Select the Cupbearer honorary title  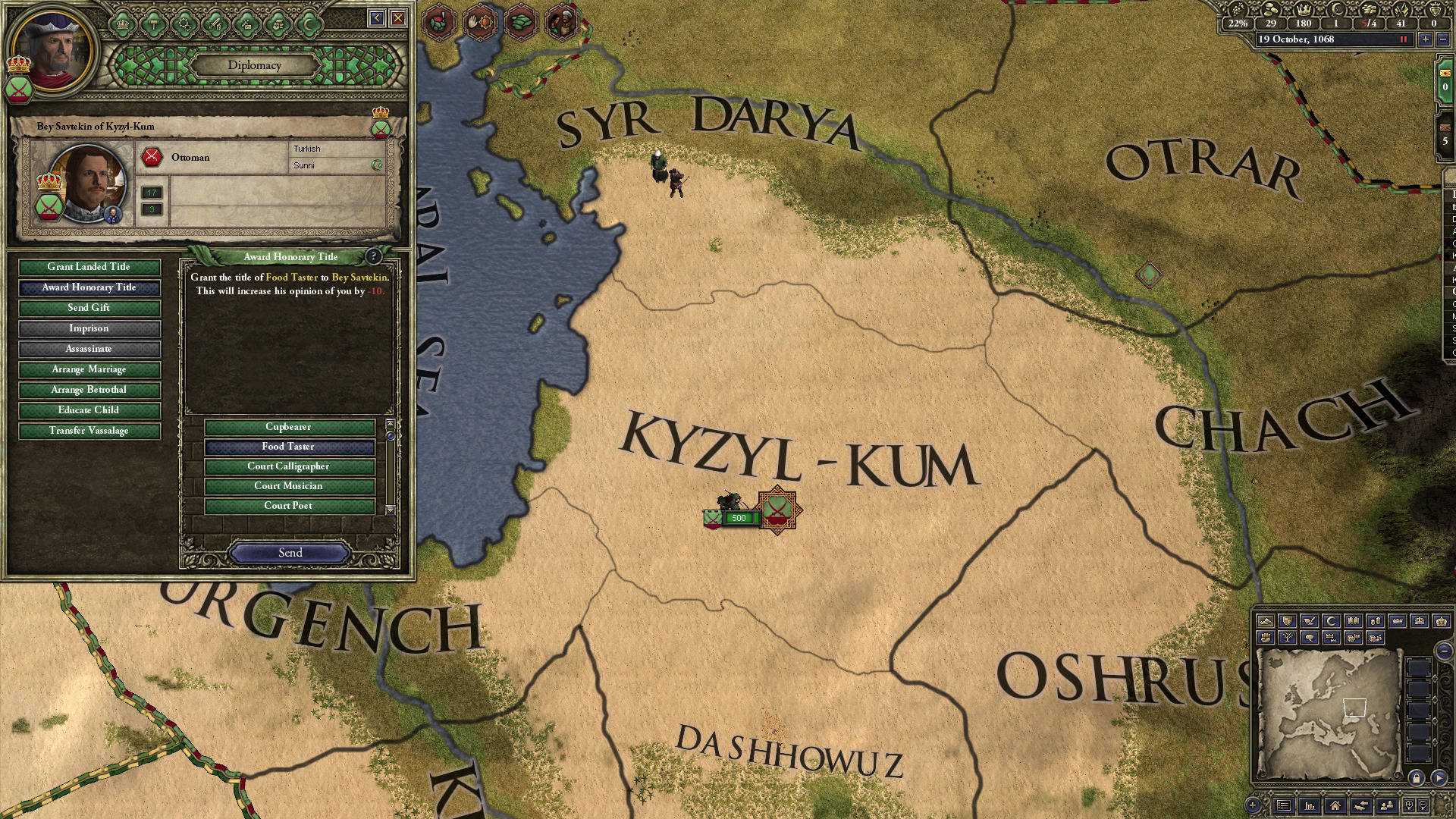[x=290, y=427]
